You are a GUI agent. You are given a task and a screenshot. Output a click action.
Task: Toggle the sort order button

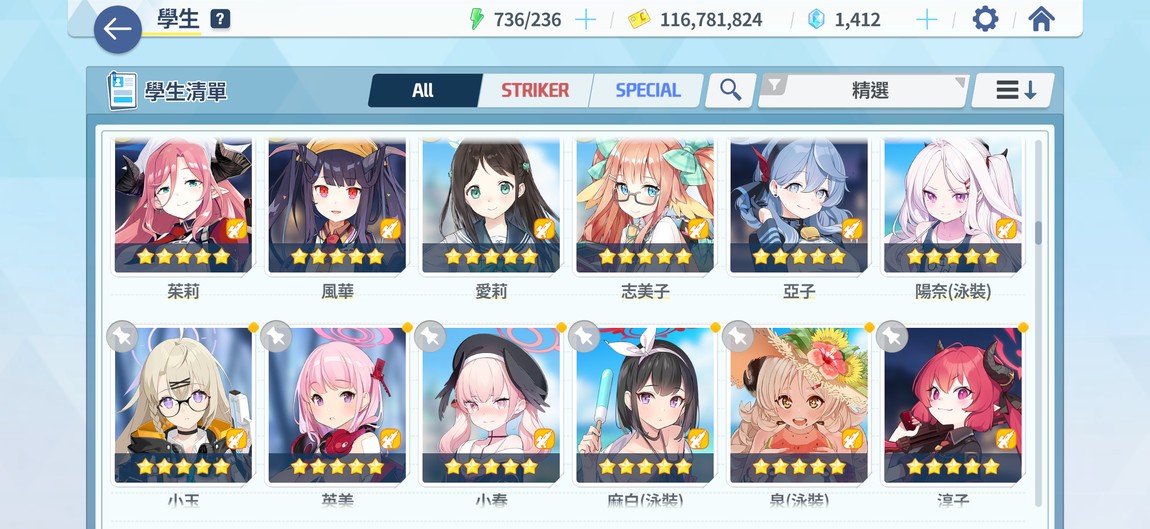pos(1015,90)
